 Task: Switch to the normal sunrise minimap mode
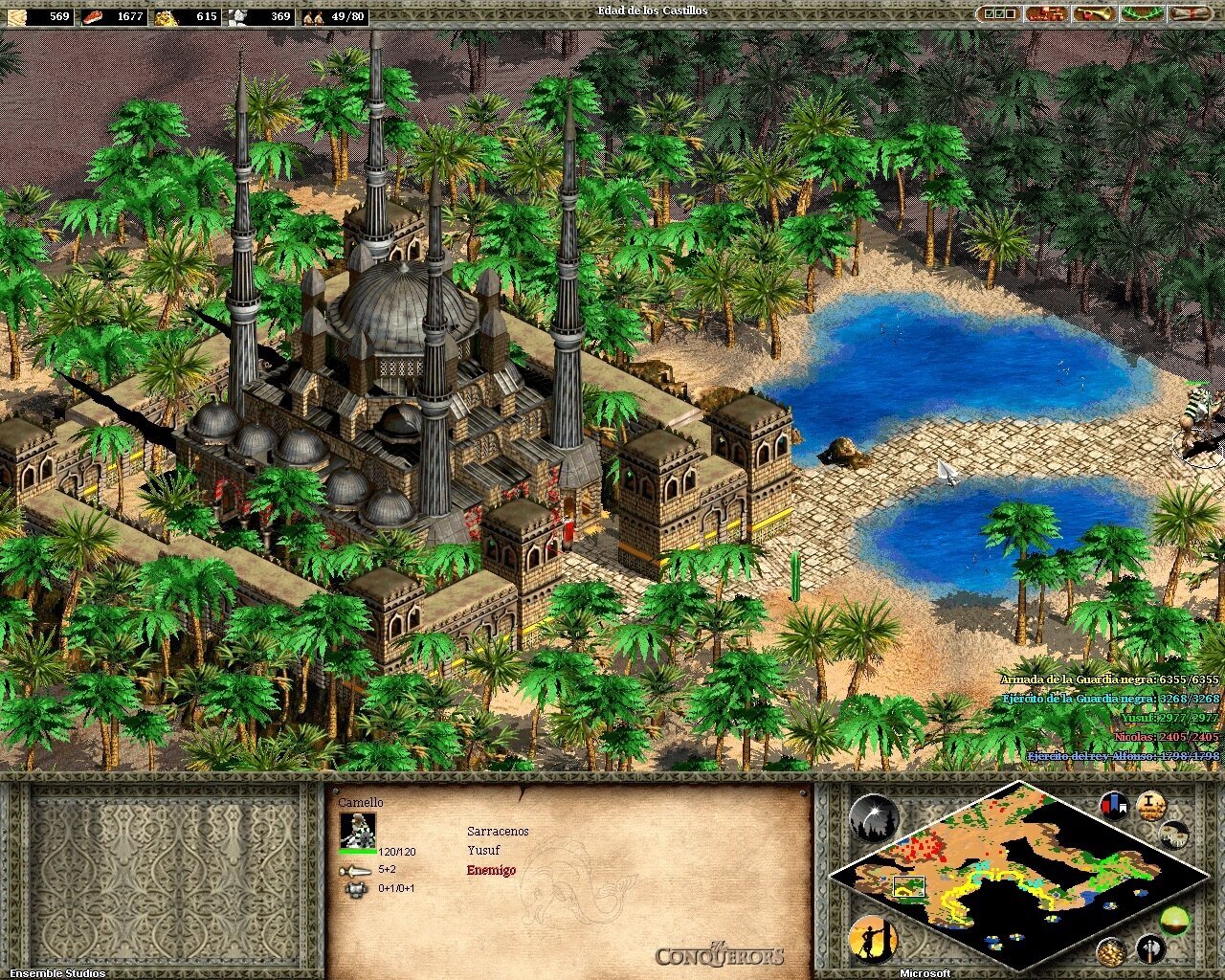(1174, 921)
